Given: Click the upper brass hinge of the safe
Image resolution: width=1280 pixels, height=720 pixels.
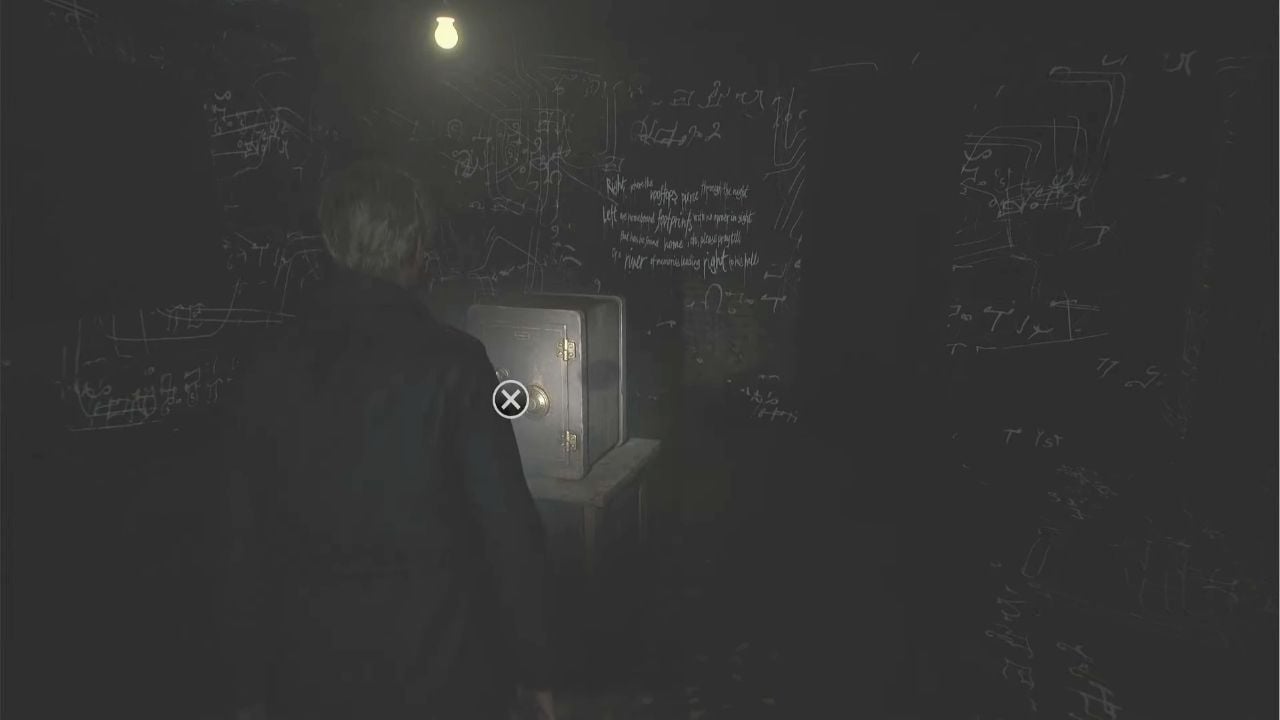Looking at the screenshot, I should pyautogui.click(x=567, y=349).
